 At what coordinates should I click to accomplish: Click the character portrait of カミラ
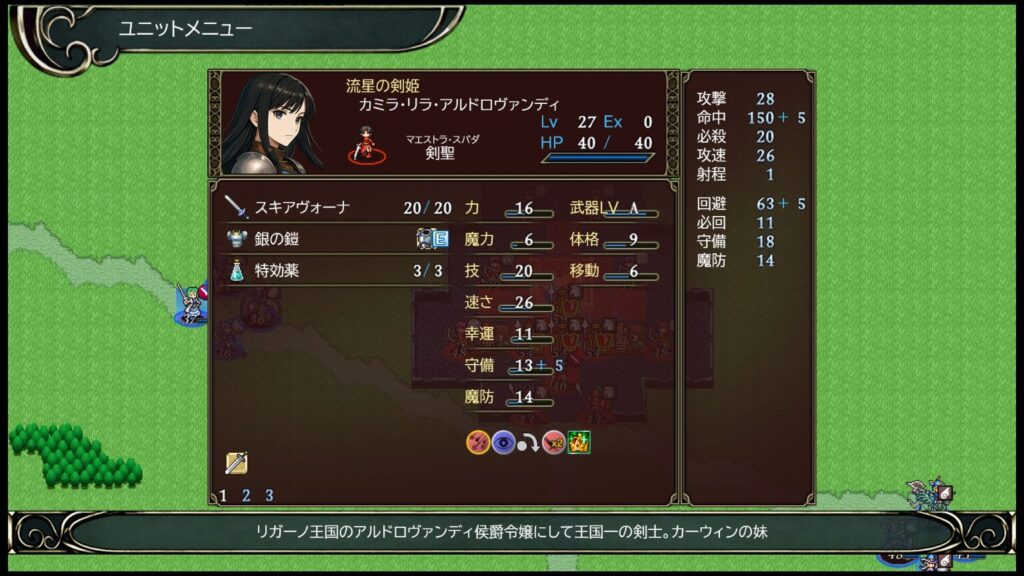(273, 123)
